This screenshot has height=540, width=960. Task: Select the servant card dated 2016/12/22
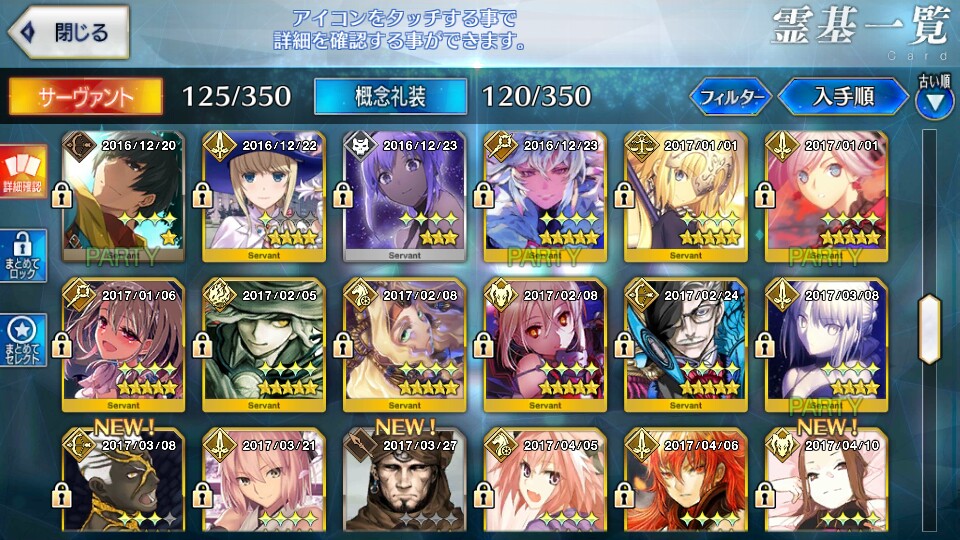click(x=264, y=195)
